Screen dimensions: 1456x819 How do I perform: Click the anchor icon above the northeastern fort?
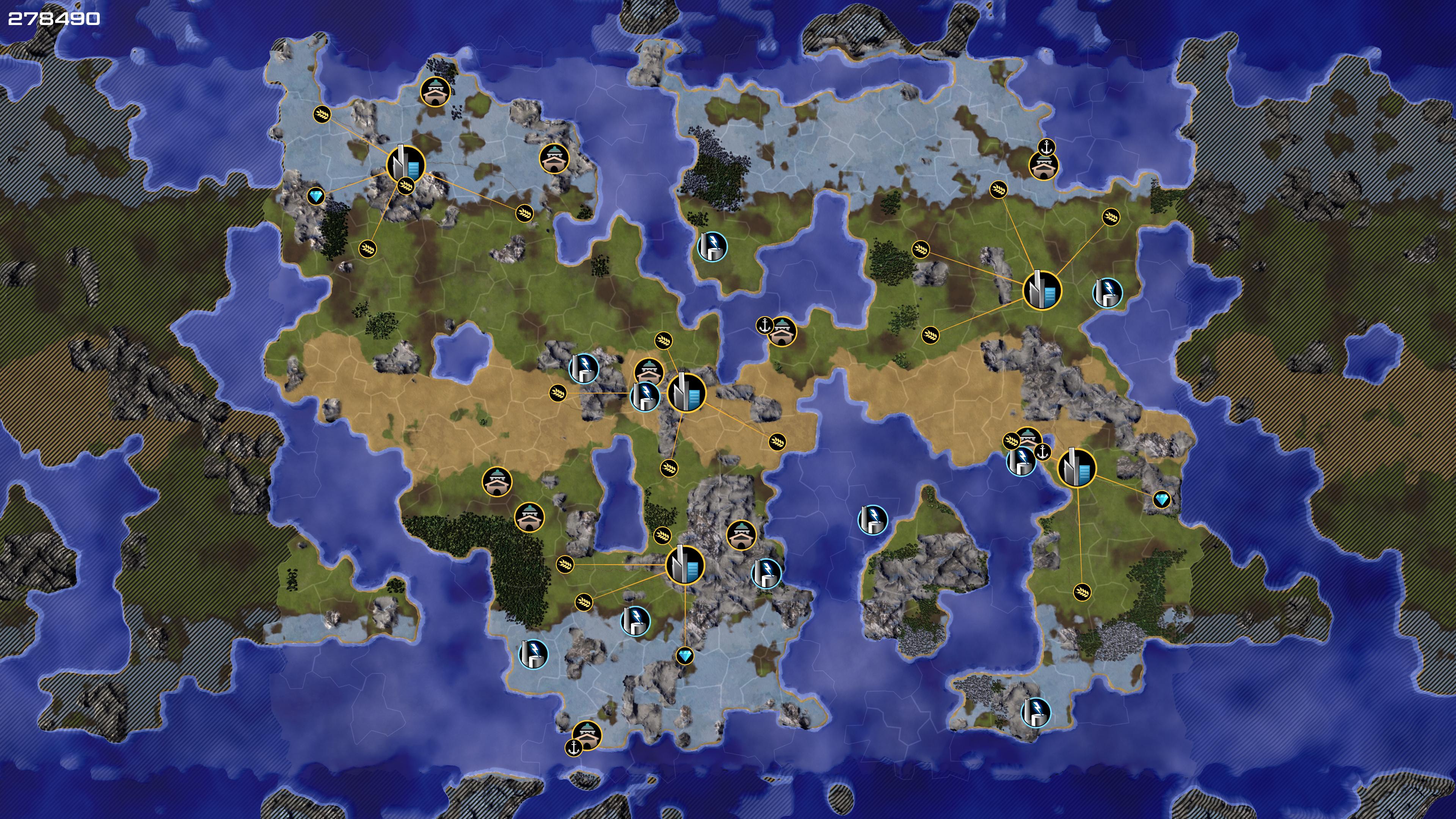point(1047,147)
